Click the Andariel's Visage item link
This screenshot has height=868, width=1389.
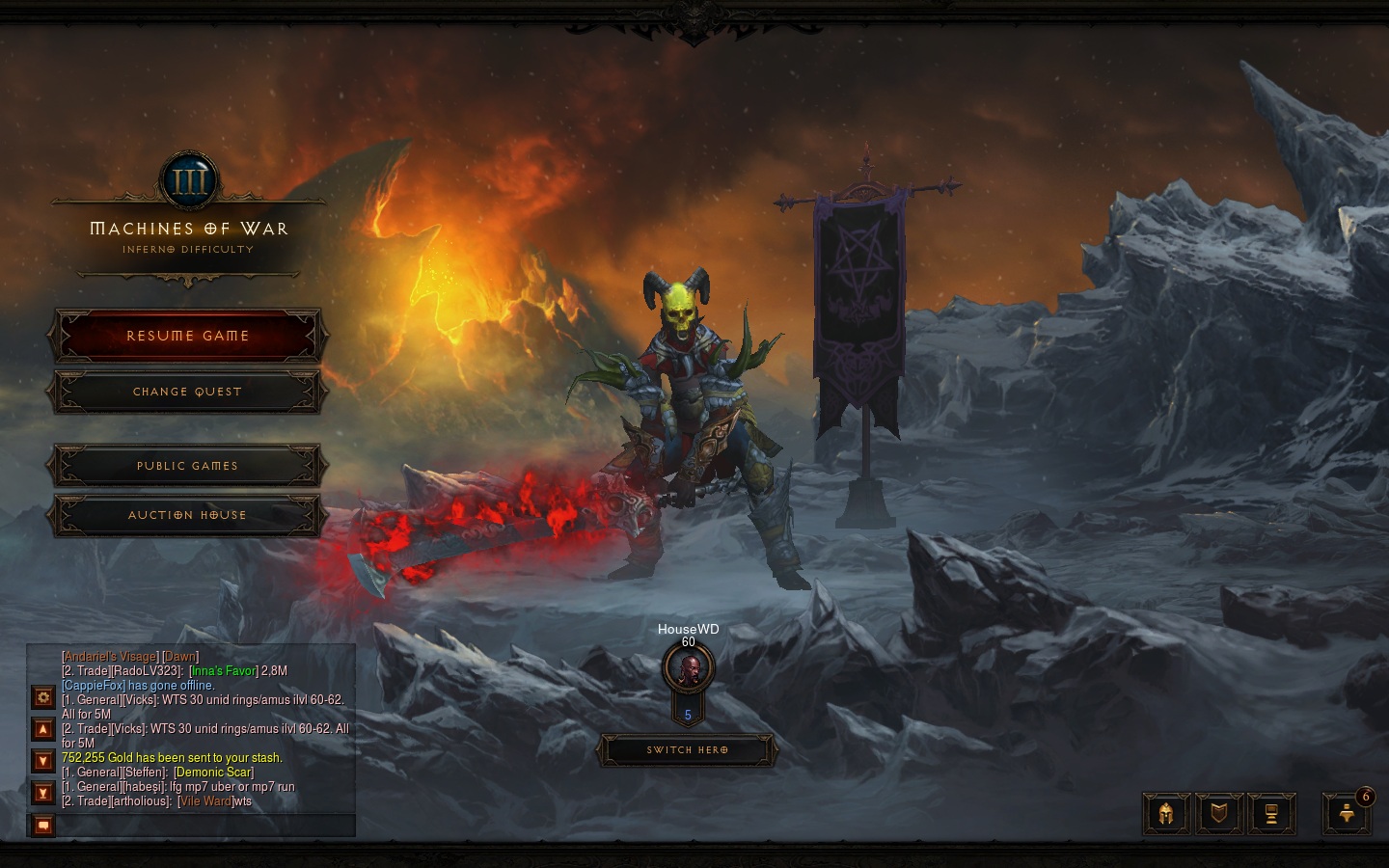(110, 657)
